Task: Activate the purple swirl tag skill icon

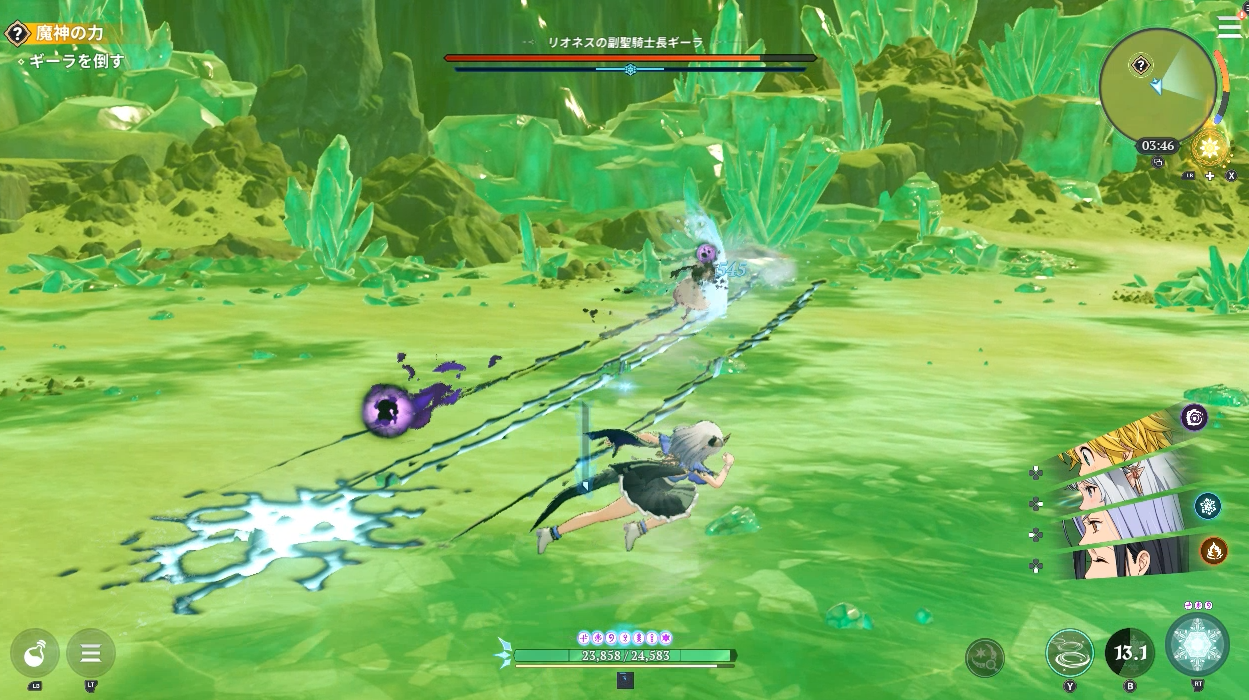Action: (1194, 418)
